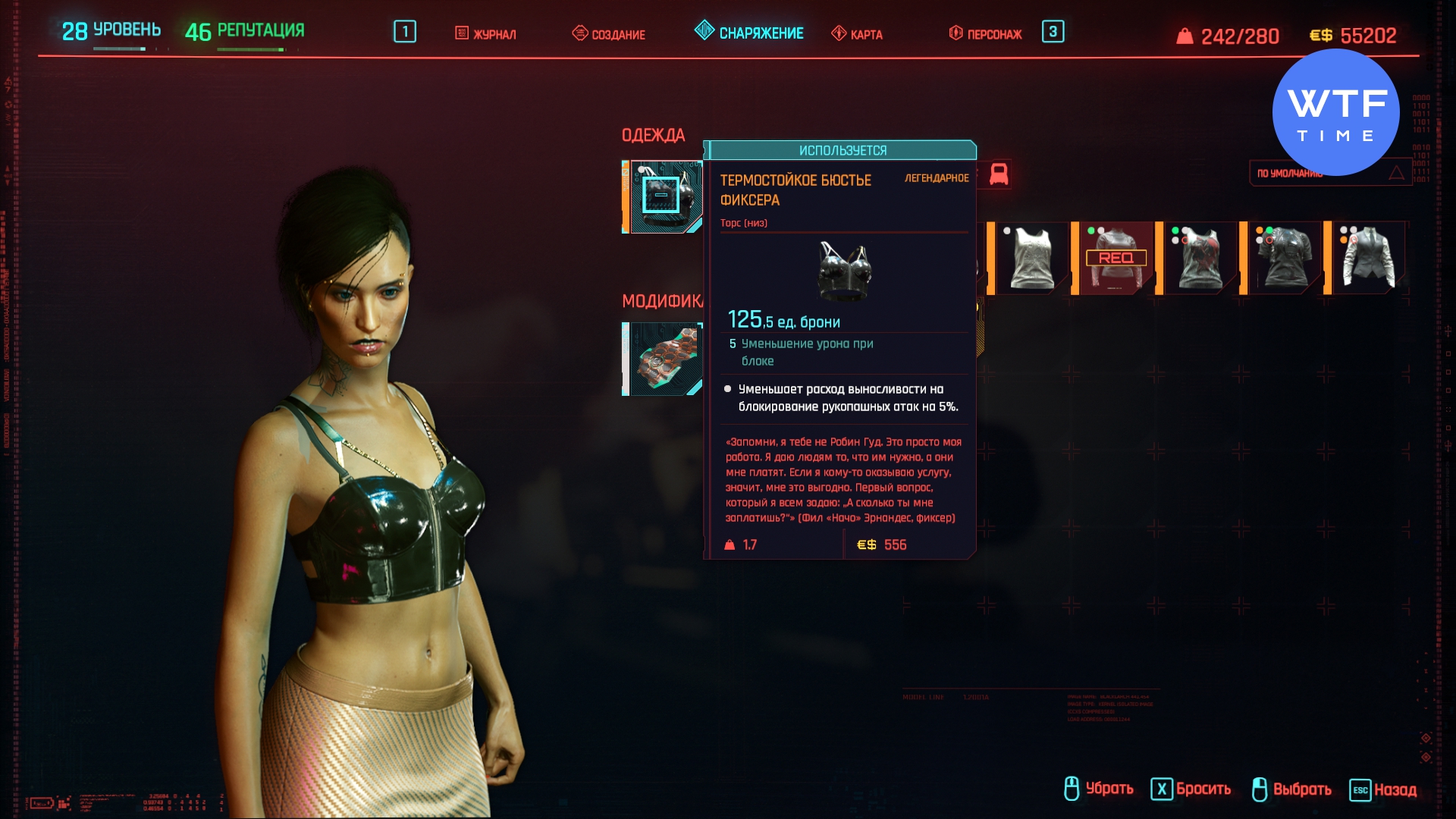Select the Снаряжение equipment tab

point(749,33)
